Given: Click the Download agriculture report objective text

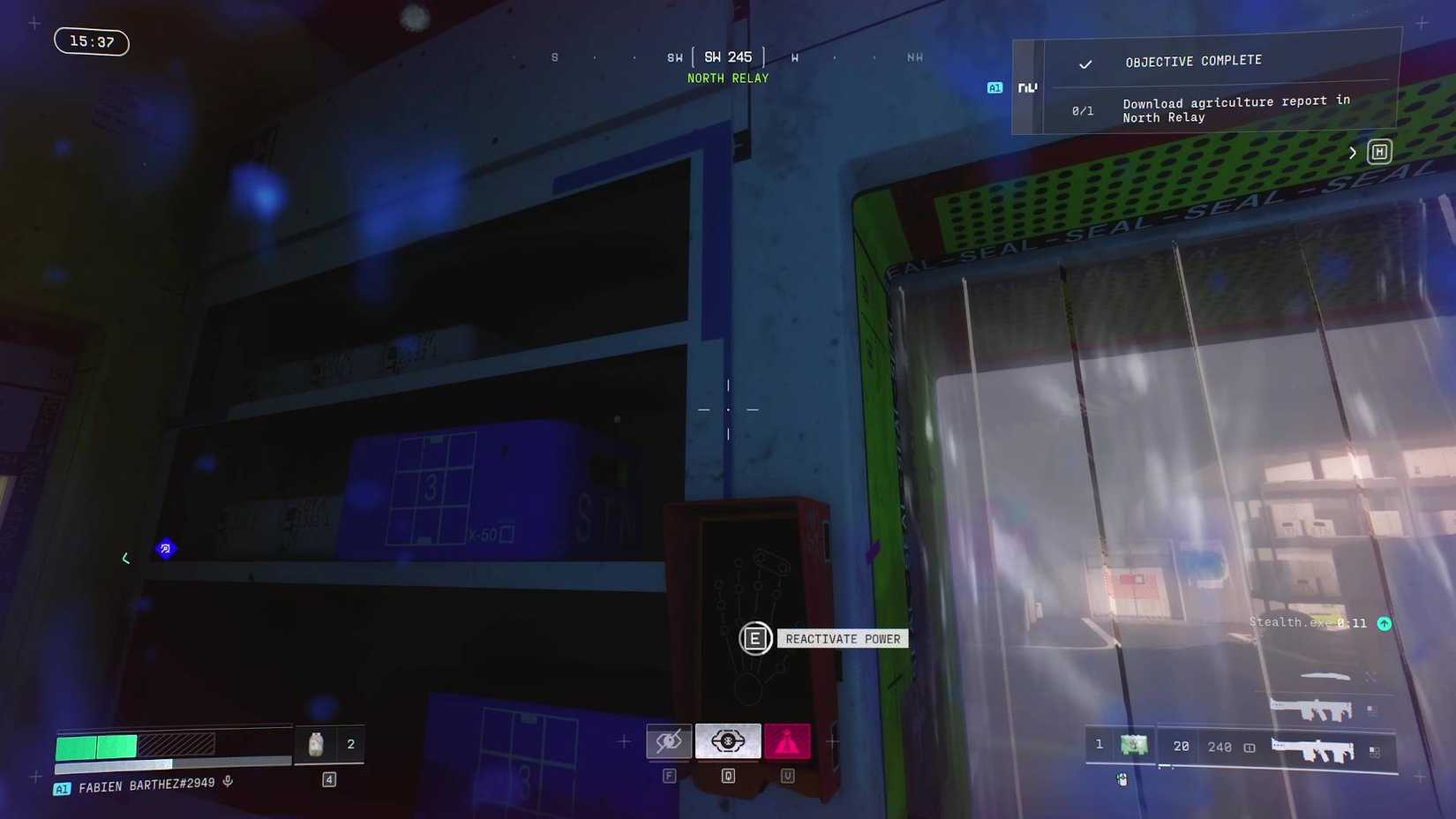Looking at the screenshot, I should (1235, 109).
